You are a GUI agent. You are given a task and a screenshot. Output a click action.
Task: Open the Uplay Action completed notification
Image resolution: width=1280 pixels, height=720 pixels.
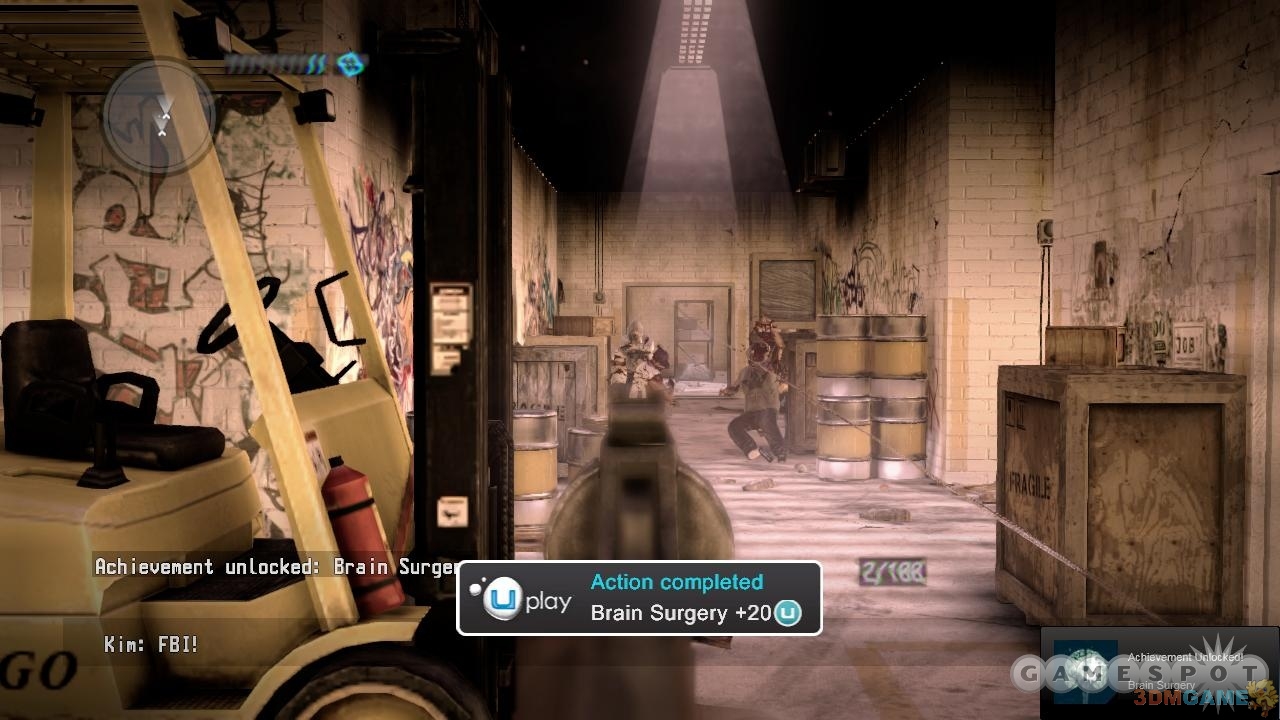(639, 598)
